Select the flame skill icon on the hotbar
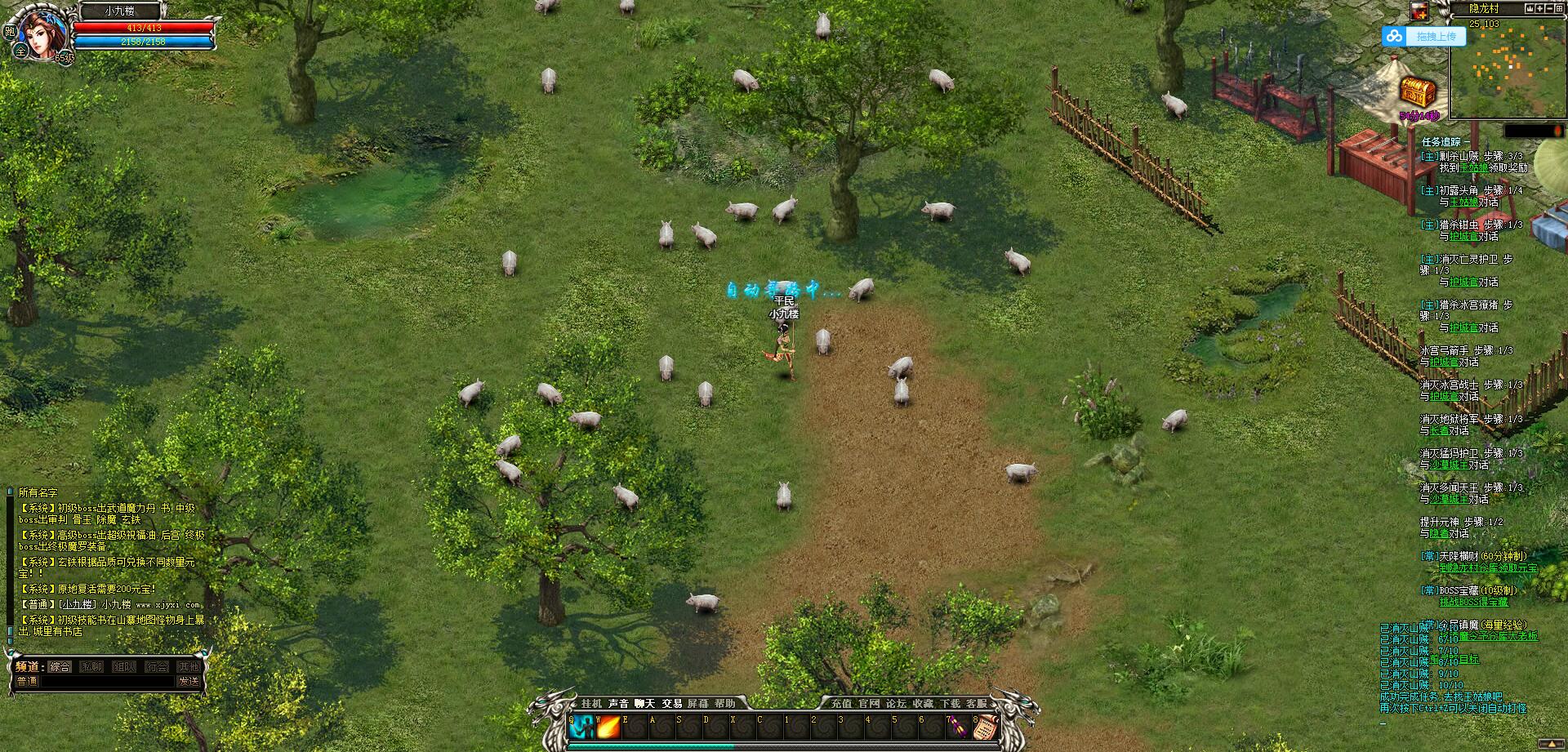Screen dimensions: 1568x752 (x=608, y=725)
